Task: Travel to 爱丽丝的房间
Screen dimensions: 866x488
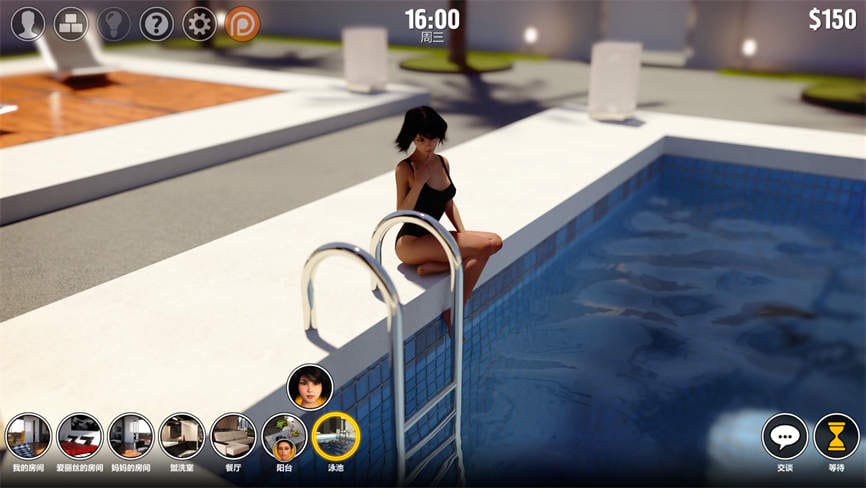Action: [x=80, y=436]
